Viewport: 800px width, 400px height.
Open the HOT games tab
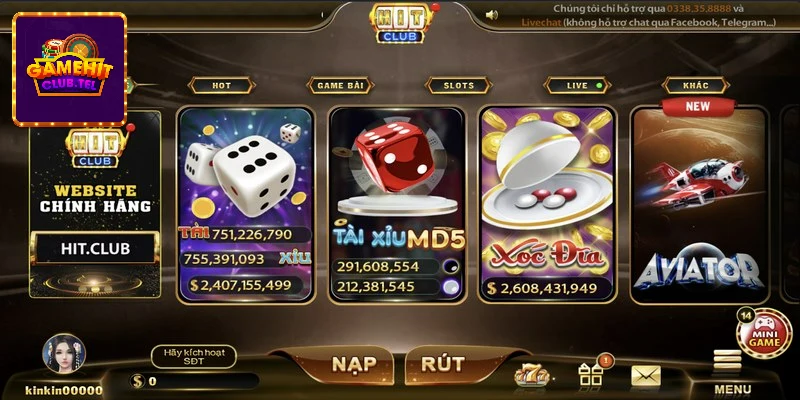[220, 86]
